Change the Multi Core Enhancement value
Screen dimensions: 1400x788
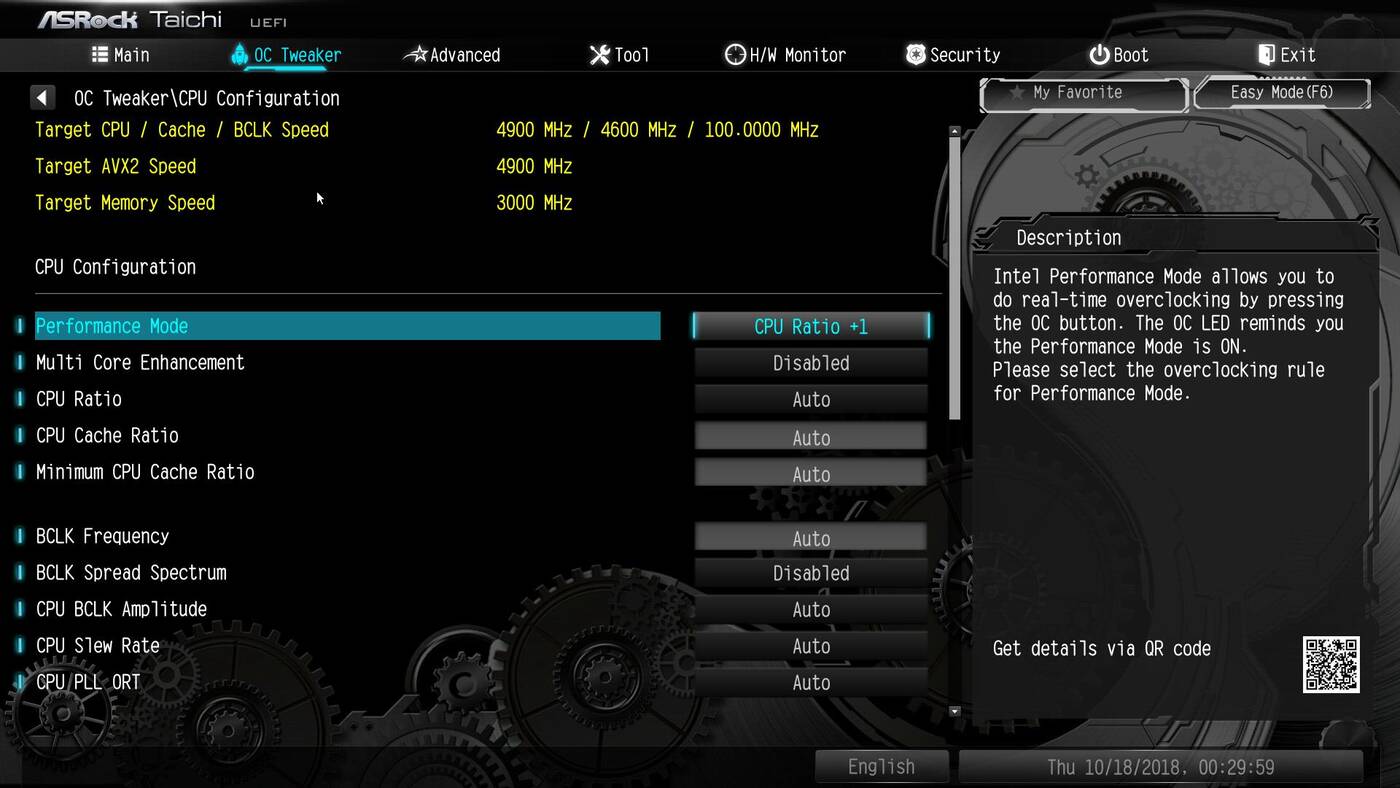click(x=811, y=363)
